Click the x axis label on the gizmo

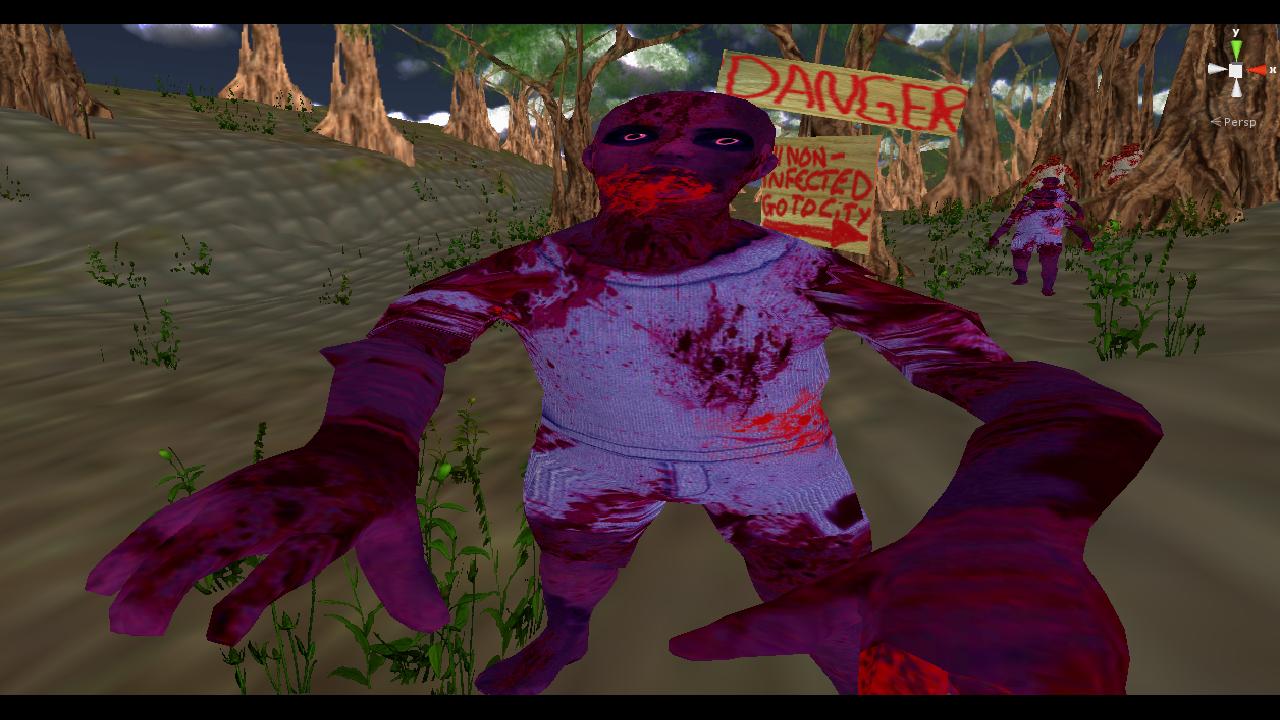click(1274, 69)
